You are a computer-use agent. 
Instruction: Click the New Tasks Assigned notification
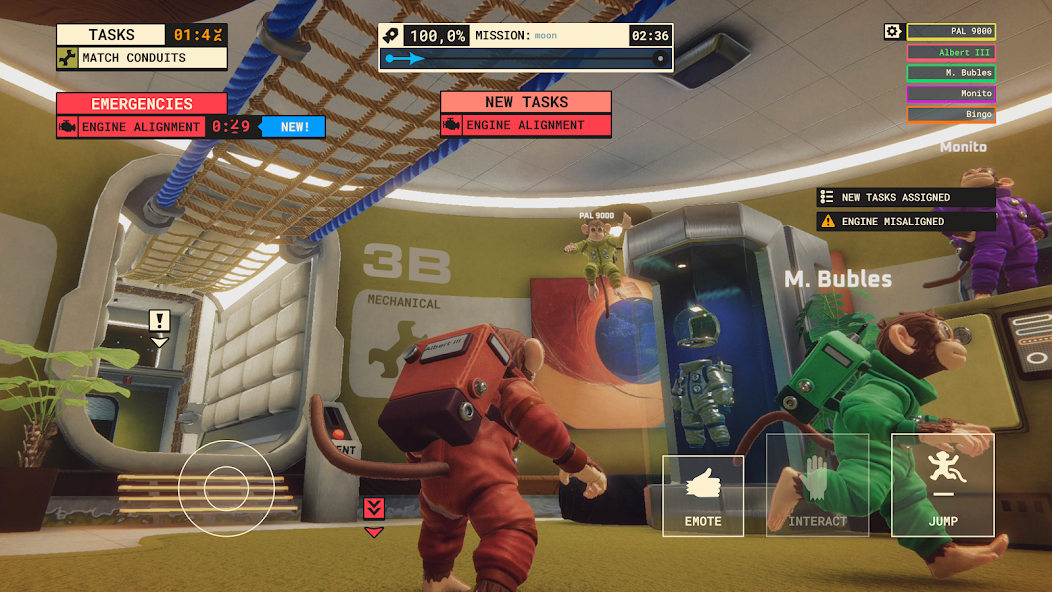pyautogui.click(x=905, y=198)
